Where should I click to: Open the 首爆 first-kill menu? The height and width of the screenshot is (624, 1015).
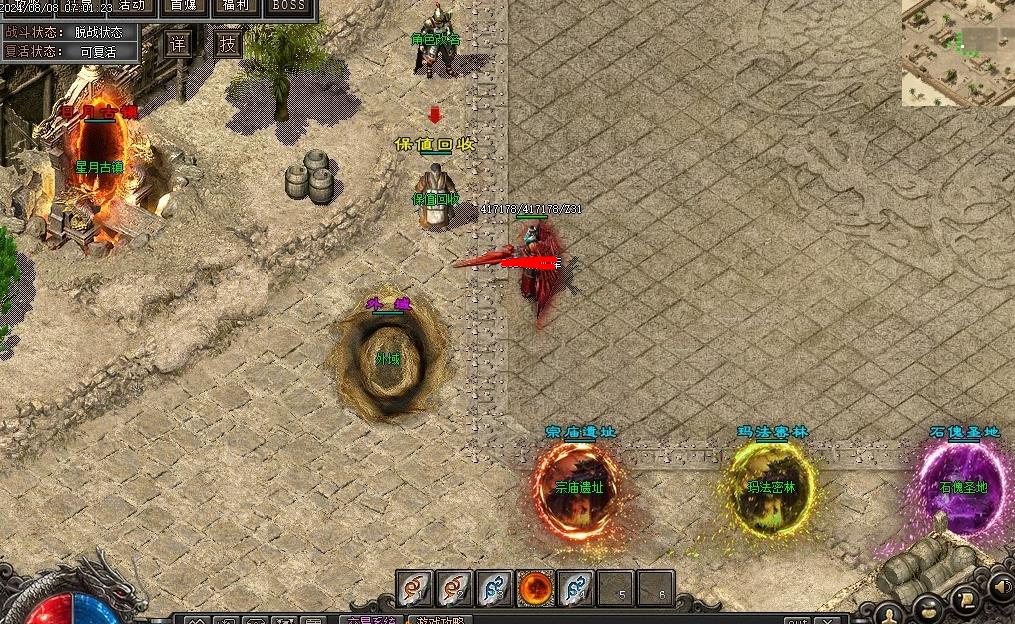(x=184, y=6)
